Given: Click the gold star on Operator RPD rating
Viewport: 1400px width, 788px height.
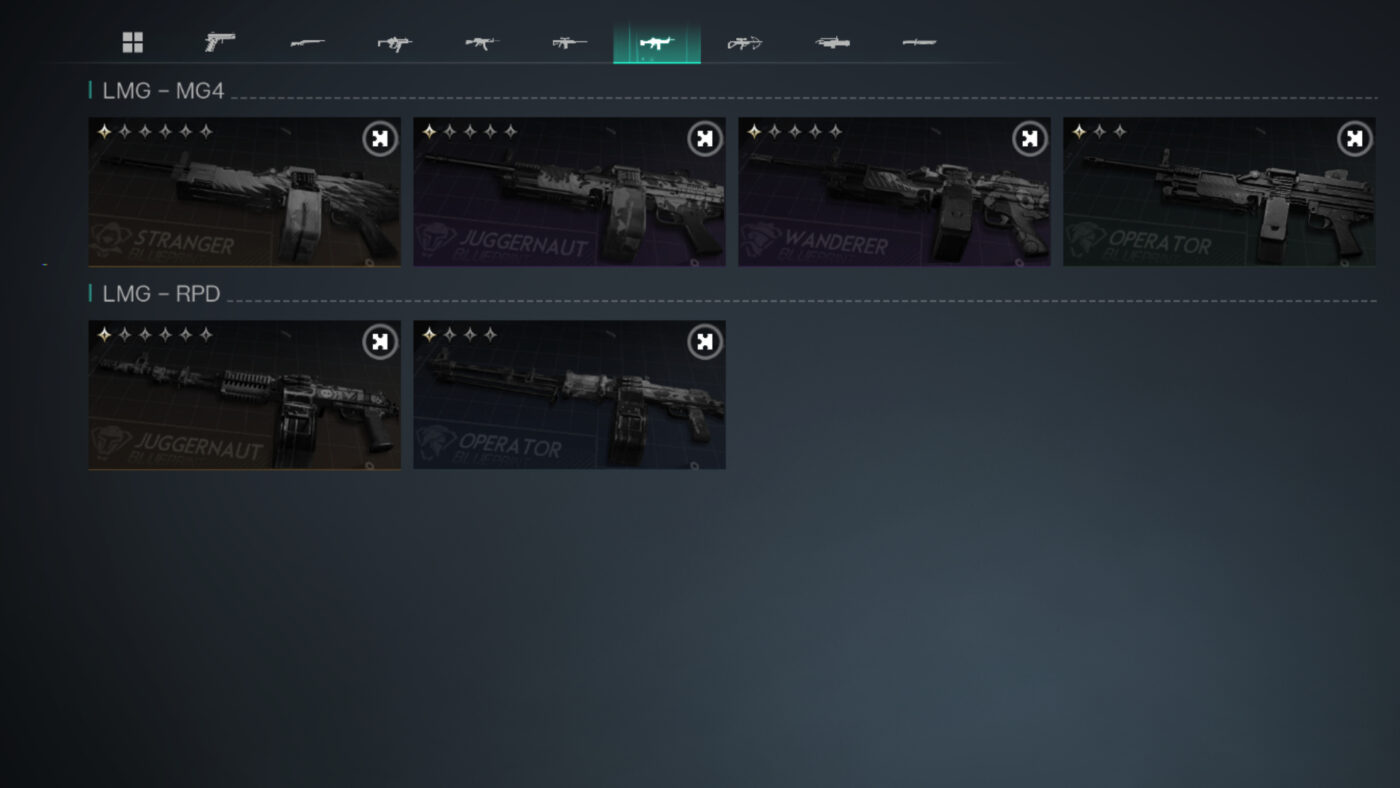Looking at the screenshot, I should [x=428, y=334].
